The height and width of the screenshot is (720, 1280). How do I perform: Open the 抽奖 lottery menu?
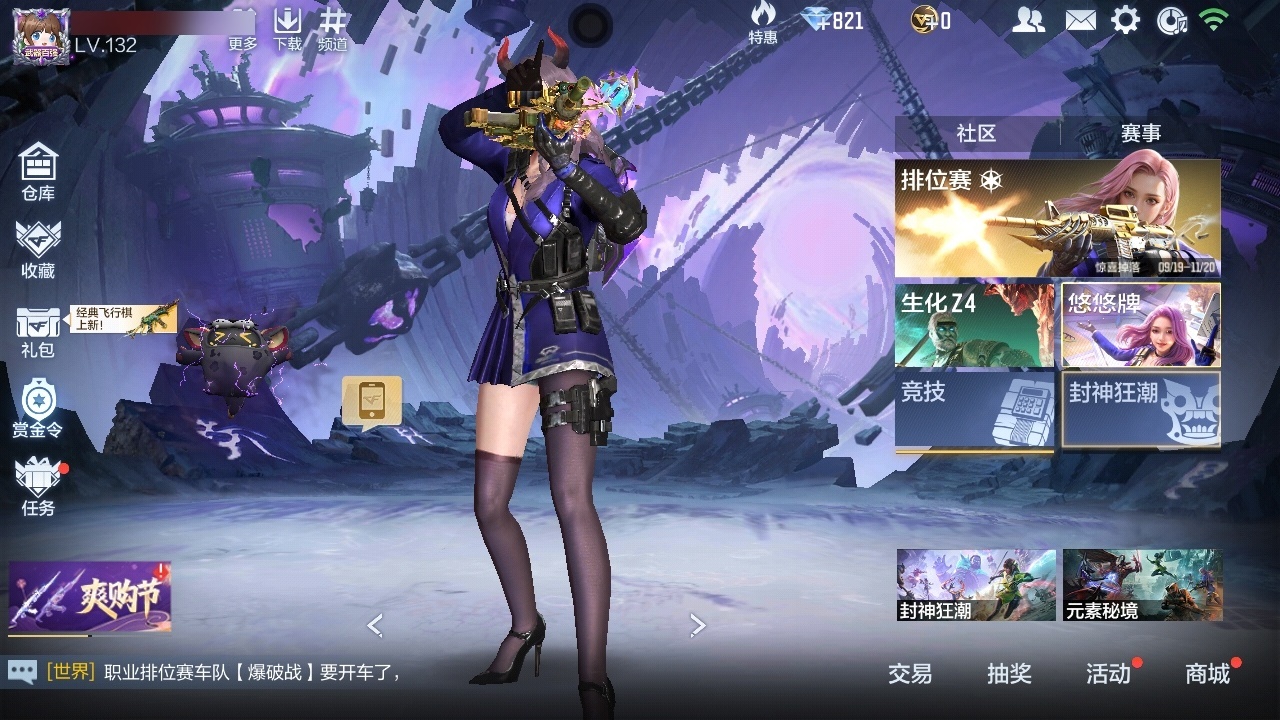pyautogui.click(x=1009, y=674)
